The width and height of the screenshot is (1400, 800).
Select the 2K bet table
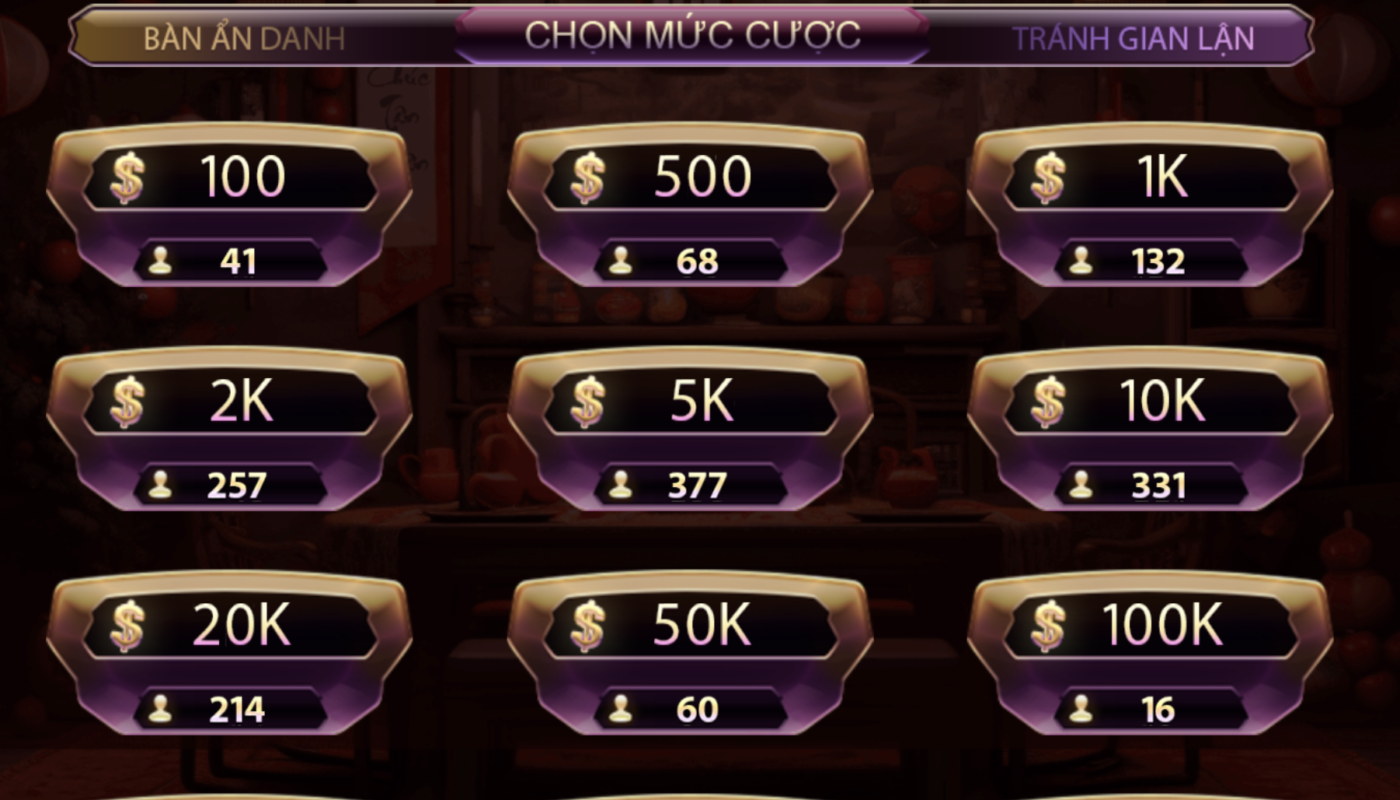229,429
